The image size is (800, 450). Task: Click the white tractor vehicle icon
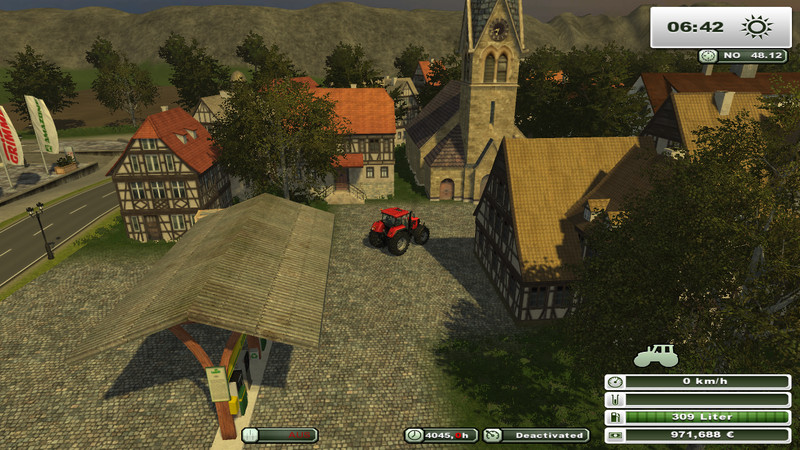[x=656, y=355]
